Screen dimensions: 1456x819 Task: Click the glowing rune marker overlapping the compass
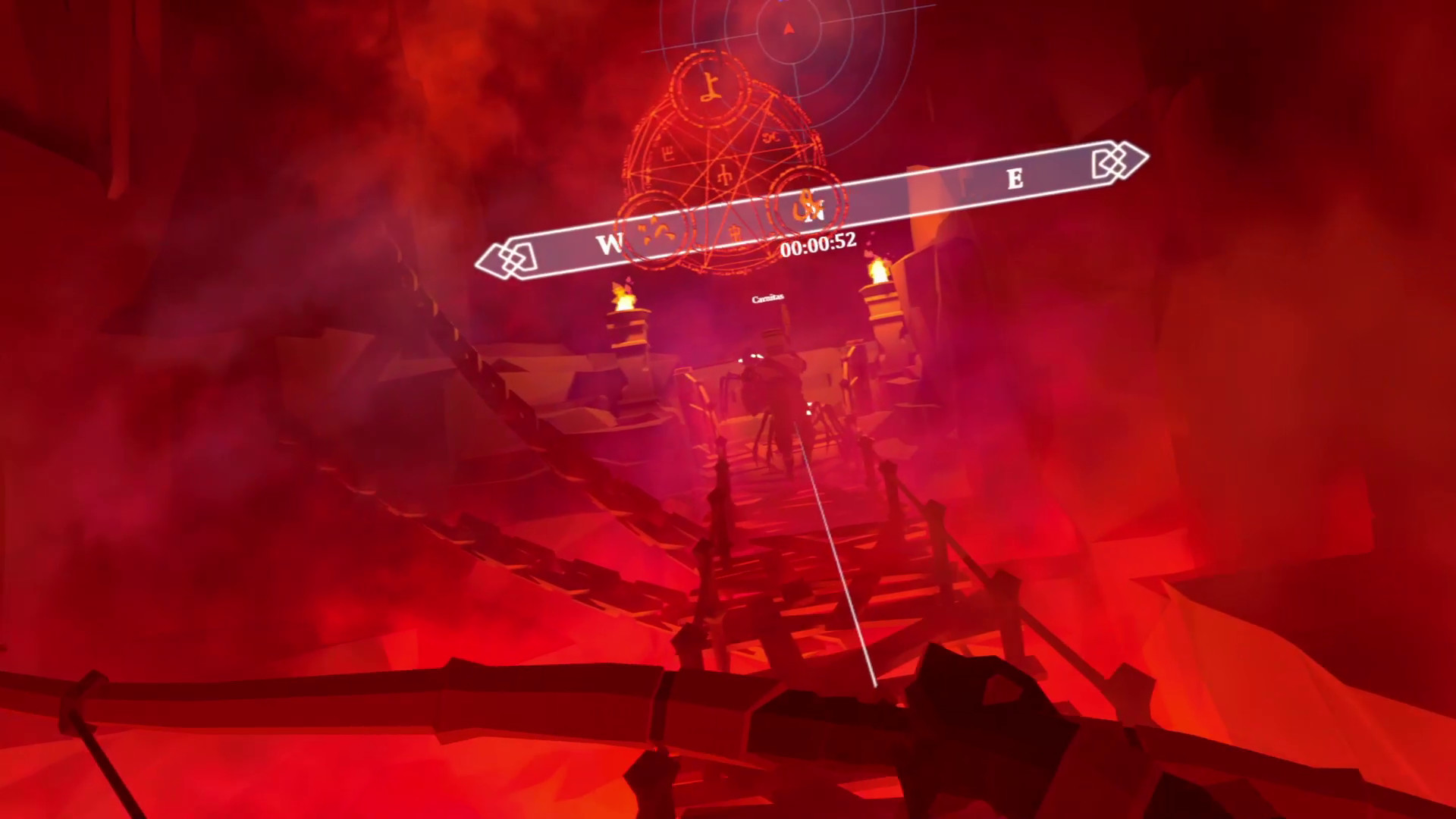tap(805, 205)
